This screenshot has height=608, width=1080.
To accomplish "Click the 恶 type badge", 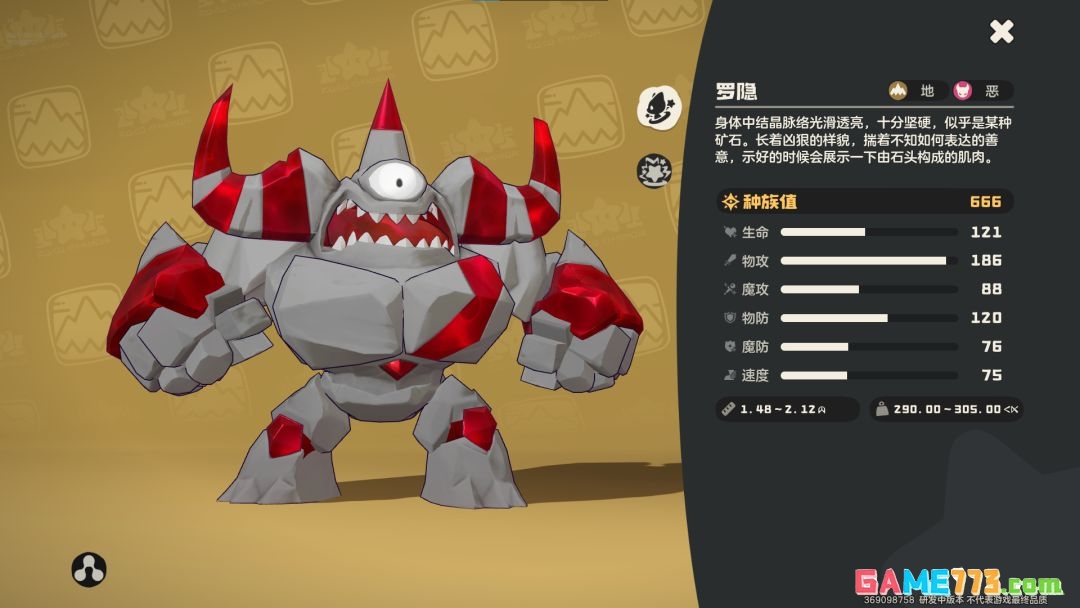I will [x=979, y=91].
